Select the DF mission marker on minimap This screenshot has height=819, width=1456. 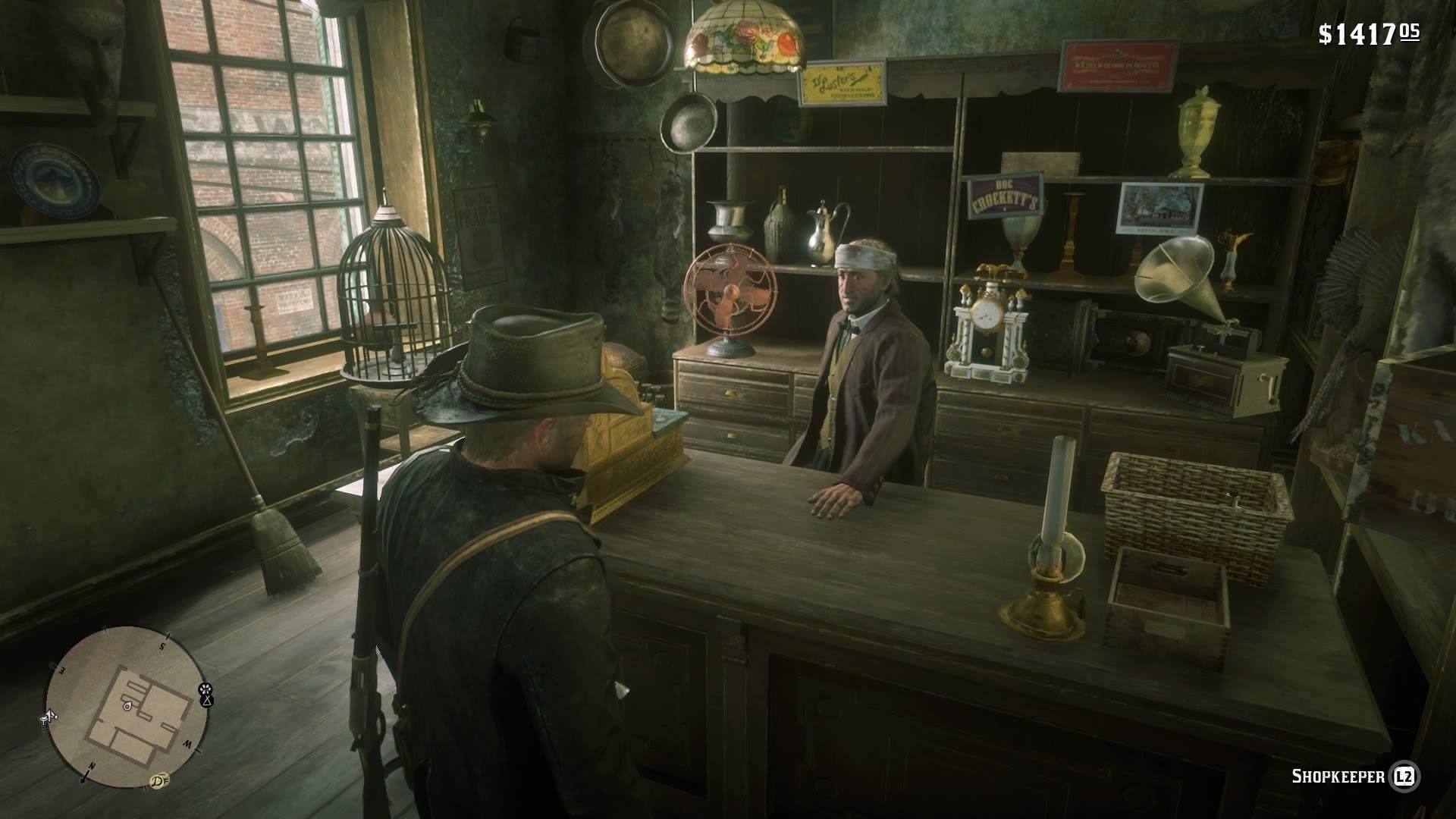[158, 779]
